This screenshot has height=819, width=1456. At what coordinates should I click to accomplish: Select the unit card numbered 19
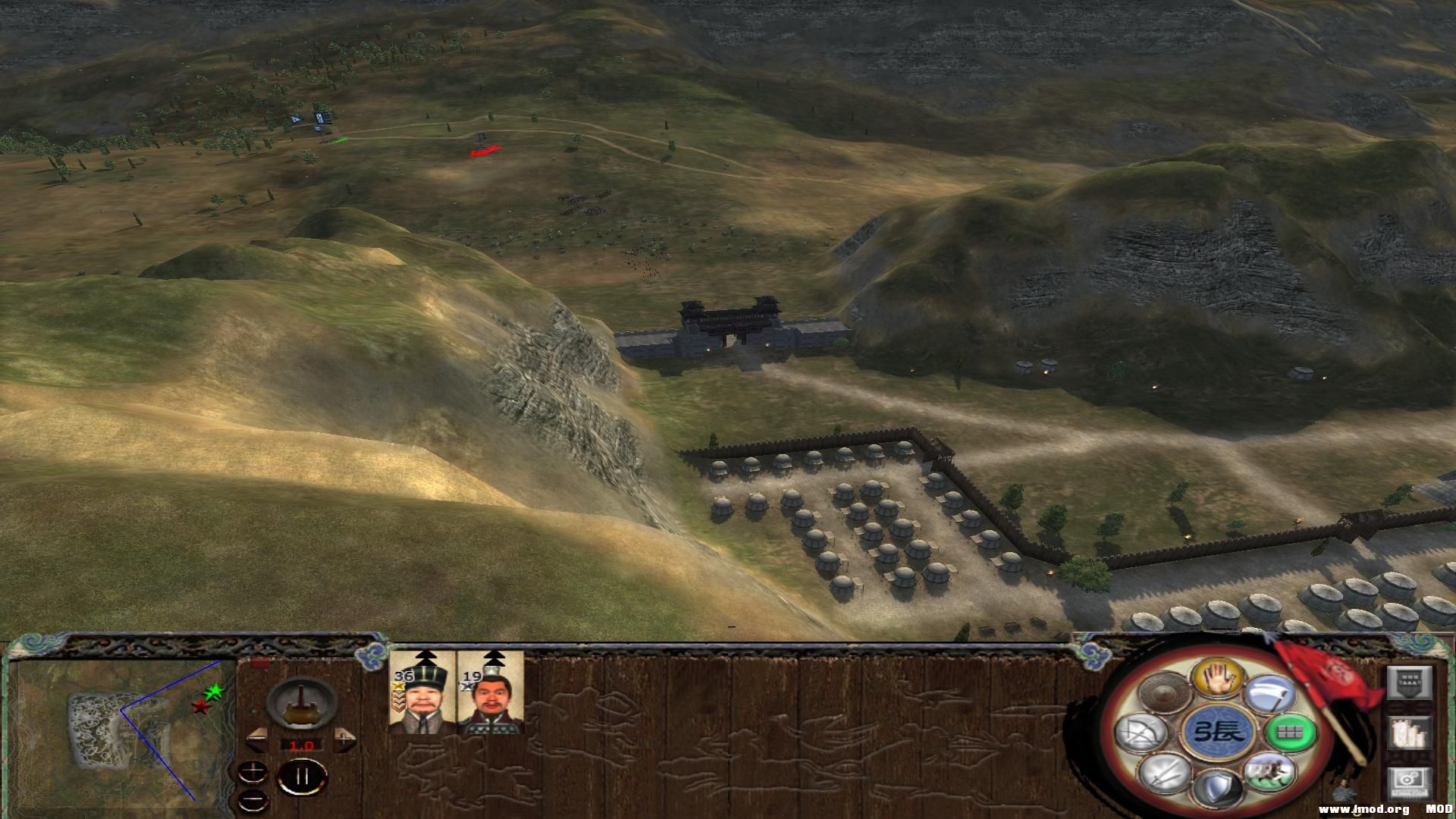tap(491, 691)
